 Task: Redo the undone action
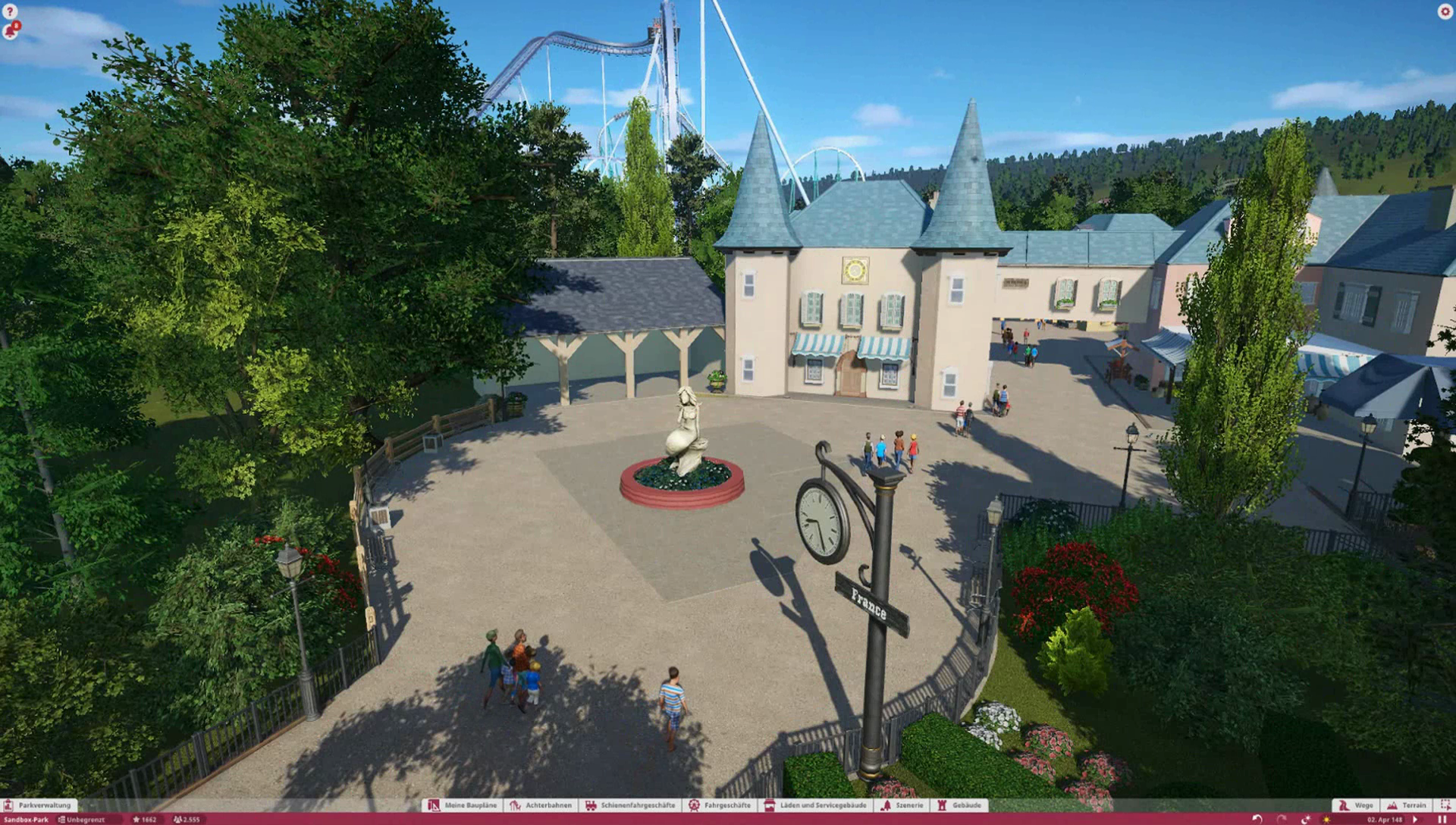pos(1282,820)
